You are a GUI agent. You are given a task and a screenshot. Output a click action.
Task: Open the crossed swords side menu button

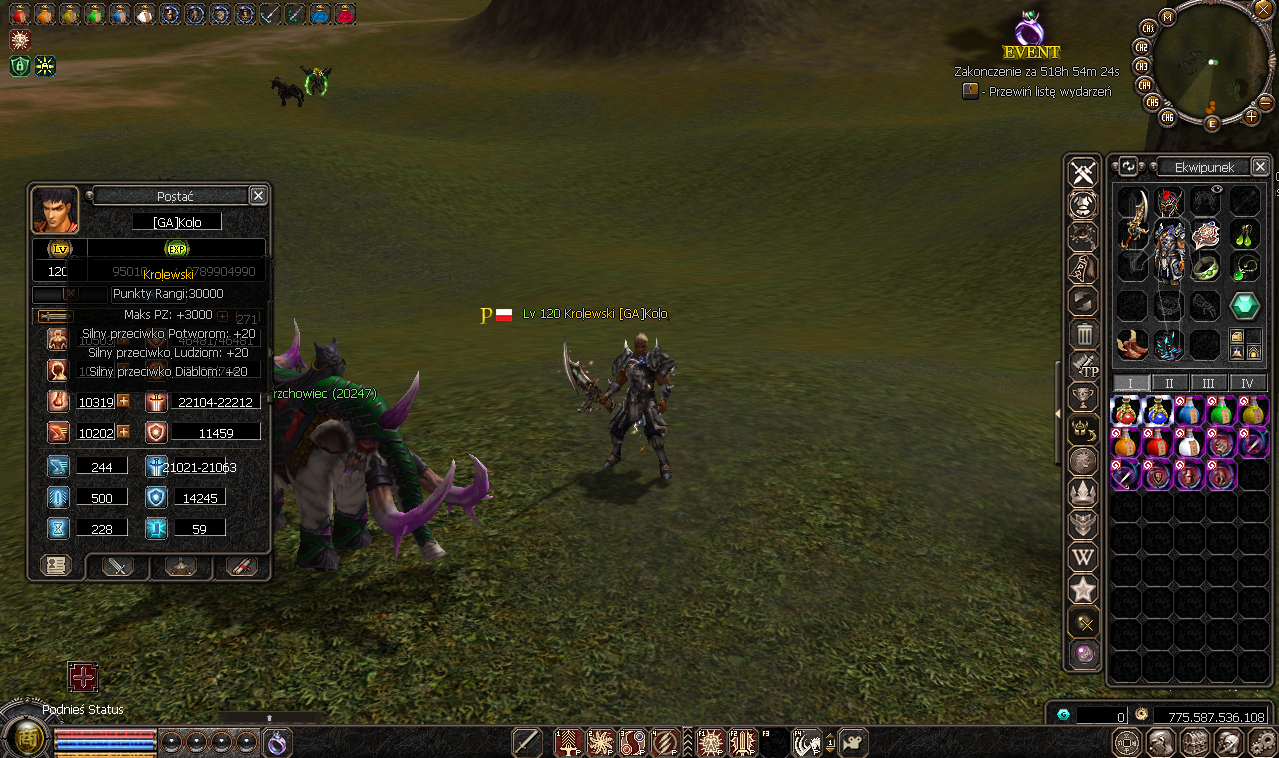(1083, 174)
